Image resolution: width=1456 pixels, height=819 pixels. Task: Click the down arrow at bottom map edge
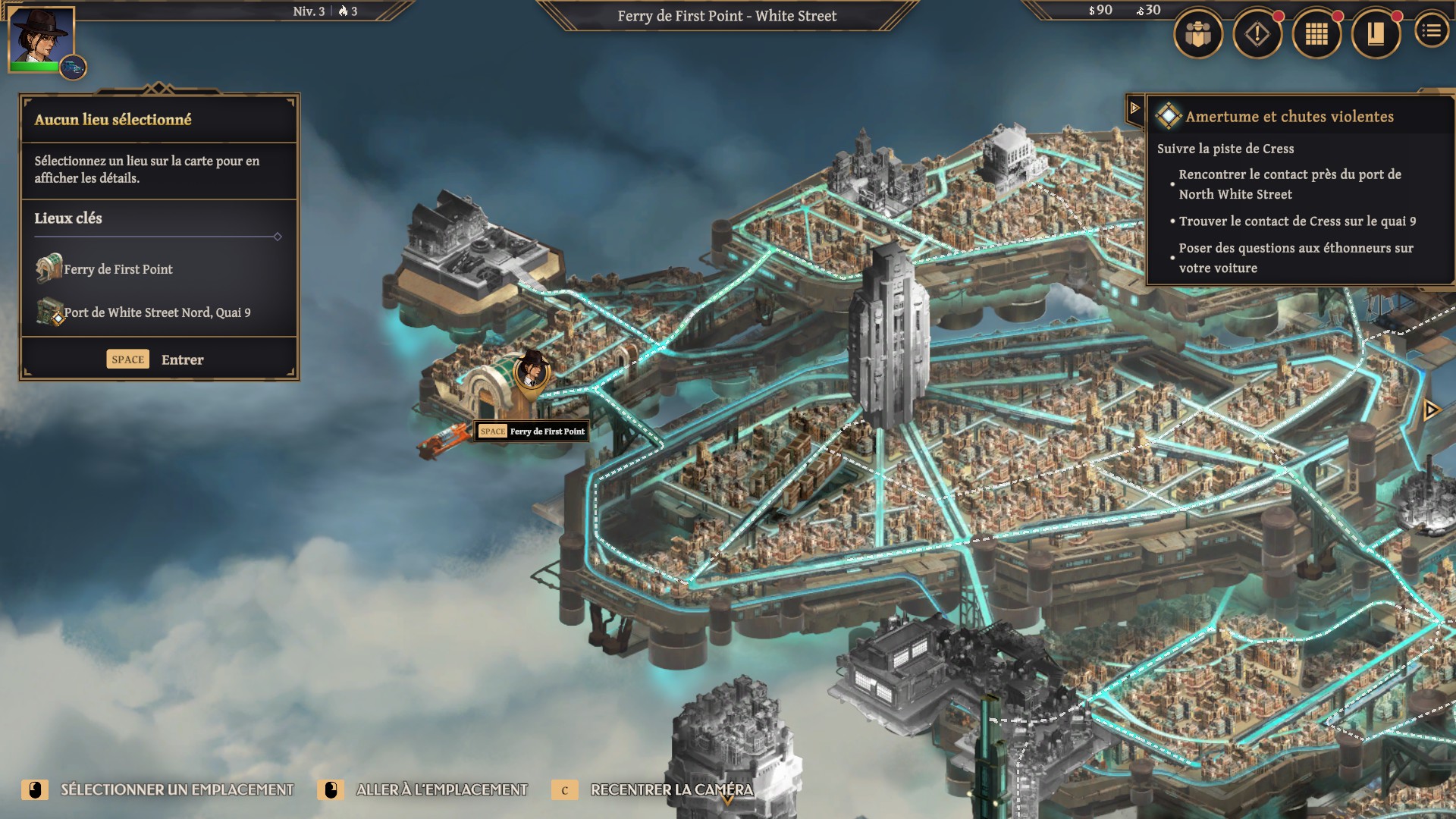726,799
